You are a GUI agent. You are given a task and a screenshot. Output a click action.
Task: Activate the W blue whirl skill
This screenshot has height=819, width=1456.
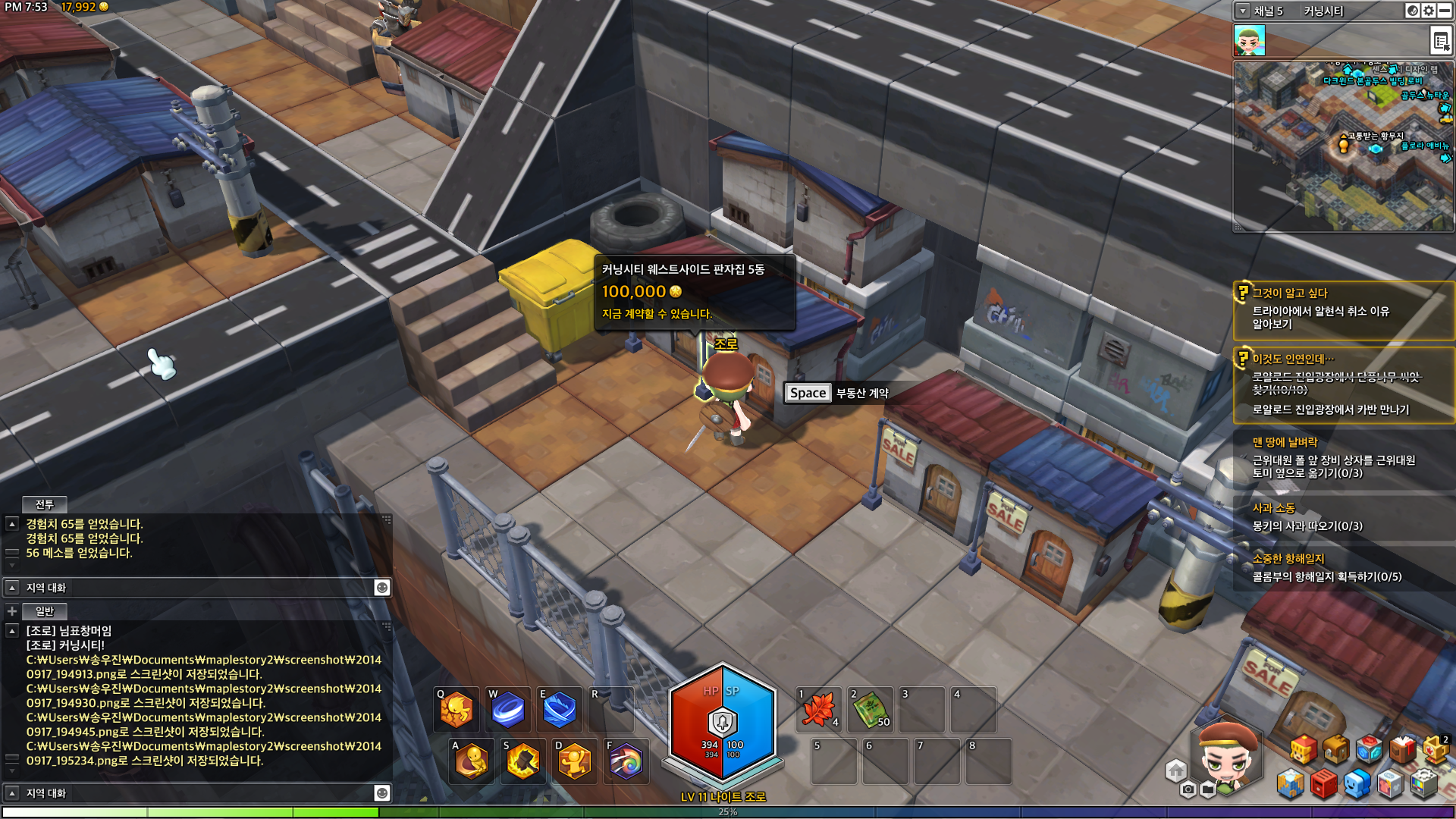tap(507, 710)
